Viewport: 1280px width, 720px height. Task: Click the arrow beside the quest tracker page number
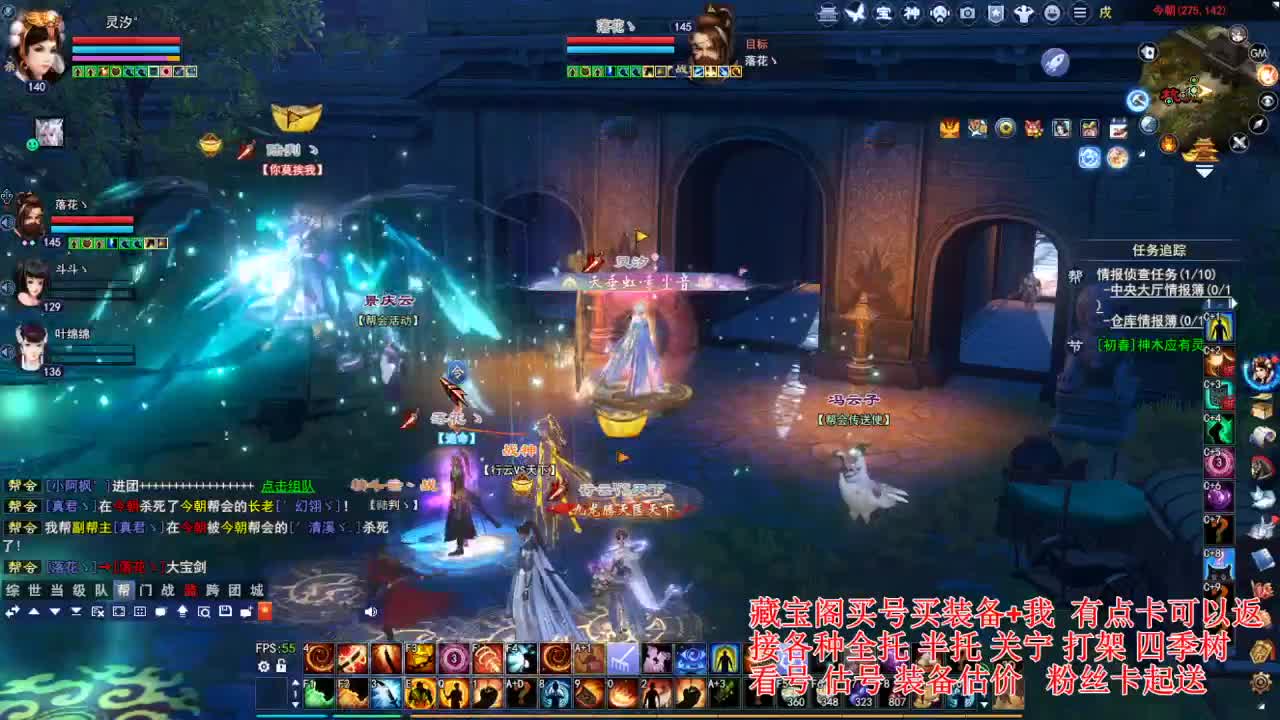coord(1234,303)
